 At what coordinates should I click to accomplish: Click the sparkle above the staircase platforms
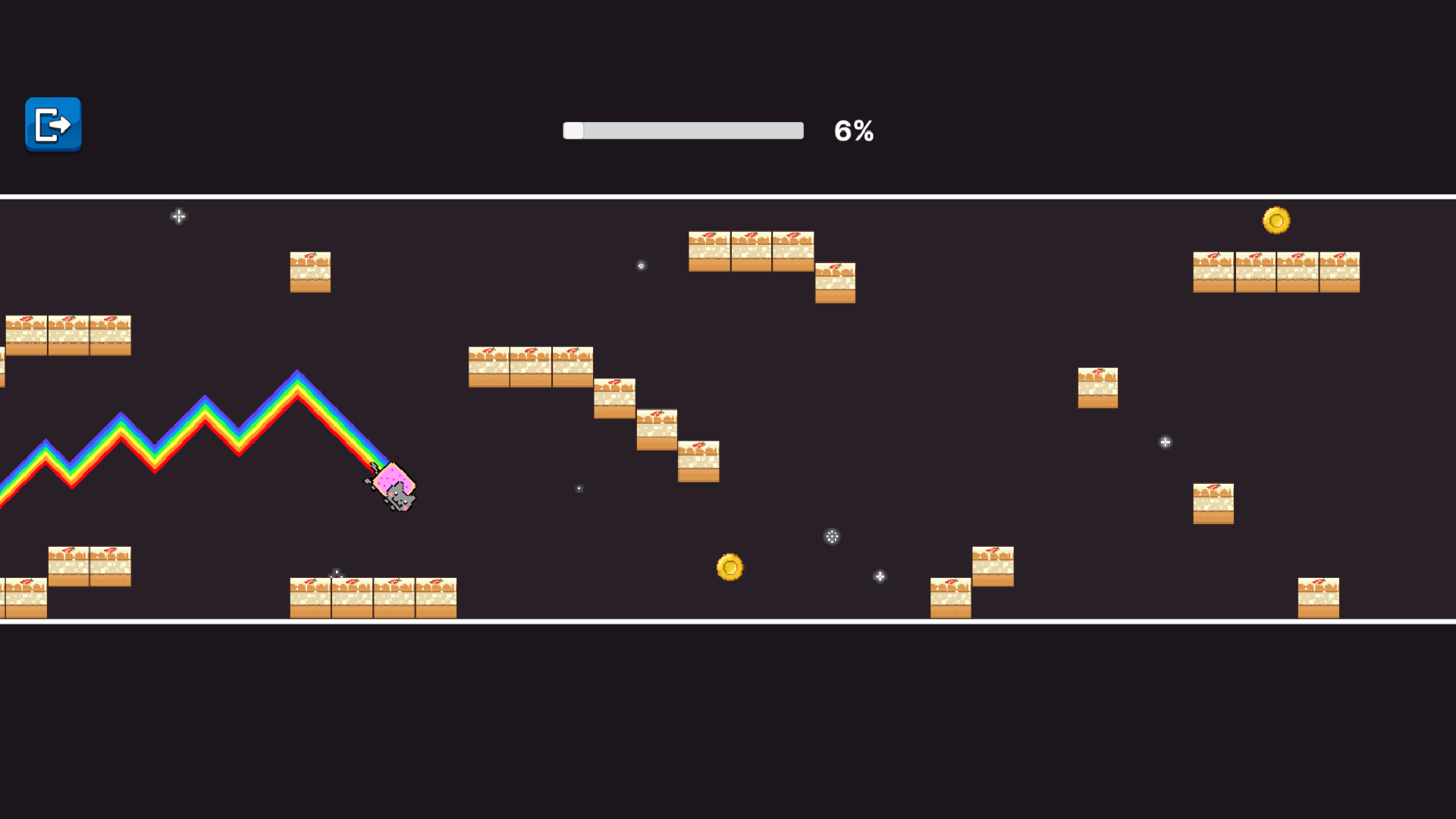click(641, 265)
